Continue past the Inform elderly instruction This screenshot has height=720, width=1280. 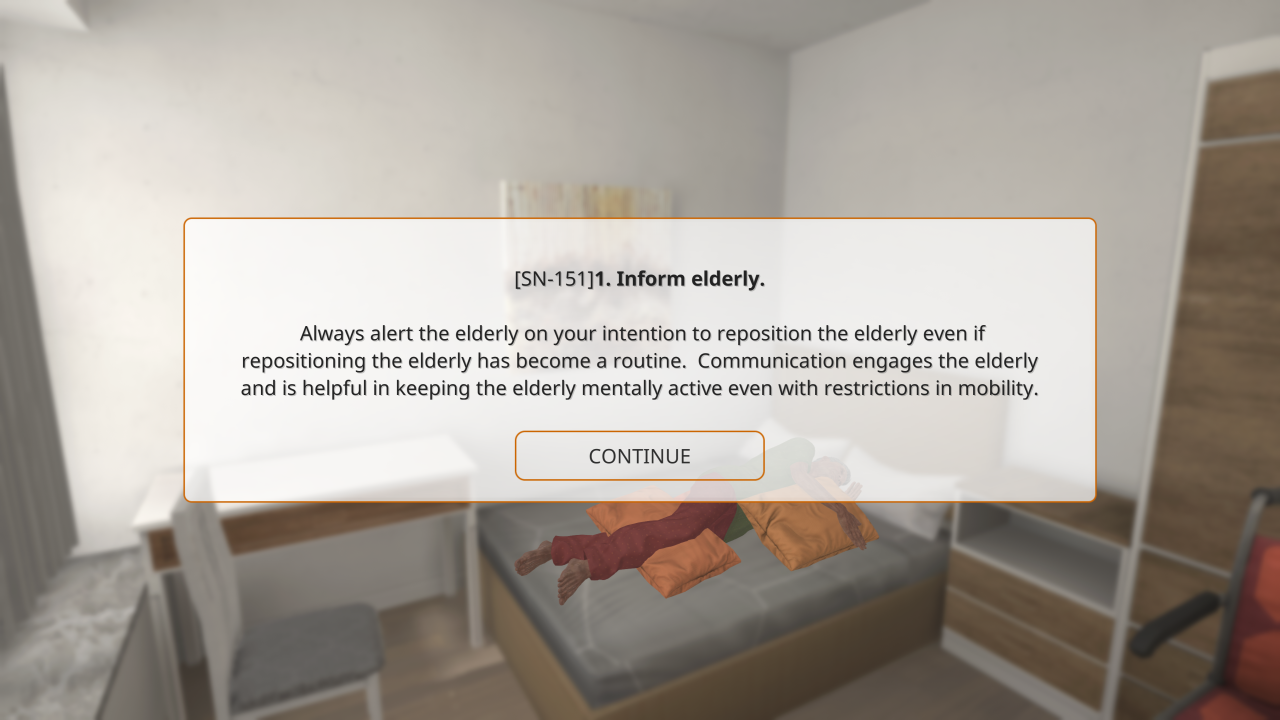pos(639,456)
